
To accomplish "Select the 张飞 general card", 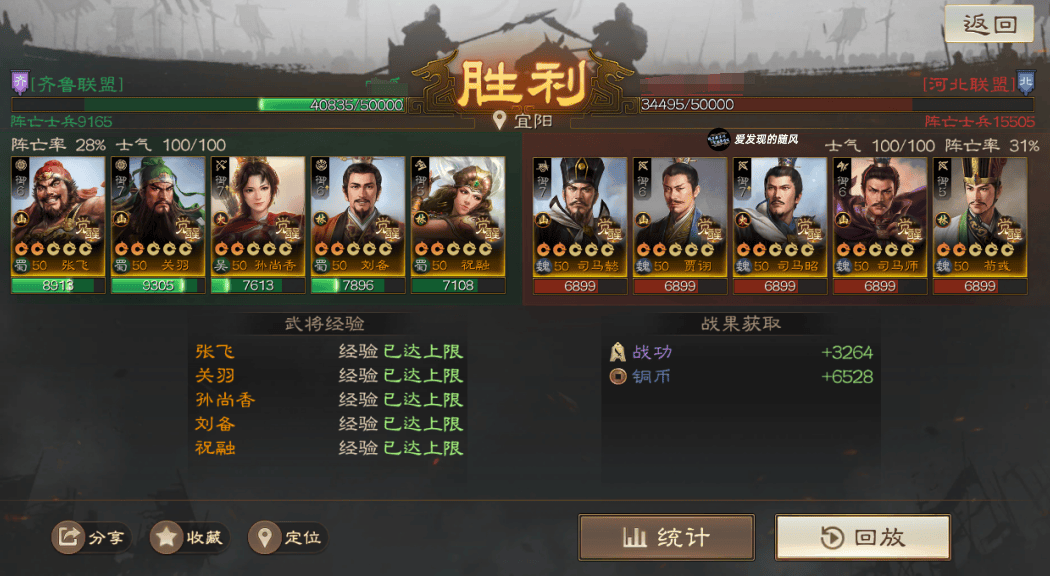I will pos(58,215).
